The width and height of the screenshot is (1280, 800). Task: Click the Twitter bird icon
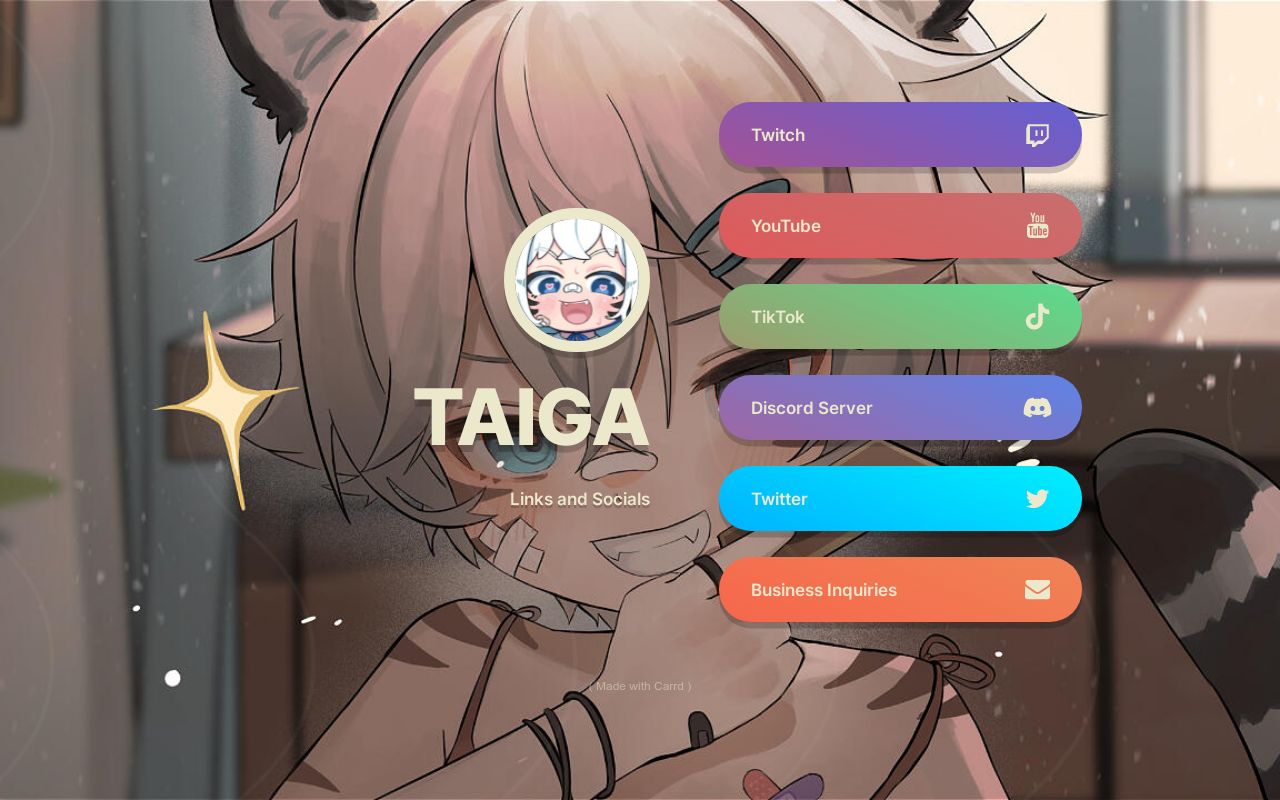(x=1037, y=499)
